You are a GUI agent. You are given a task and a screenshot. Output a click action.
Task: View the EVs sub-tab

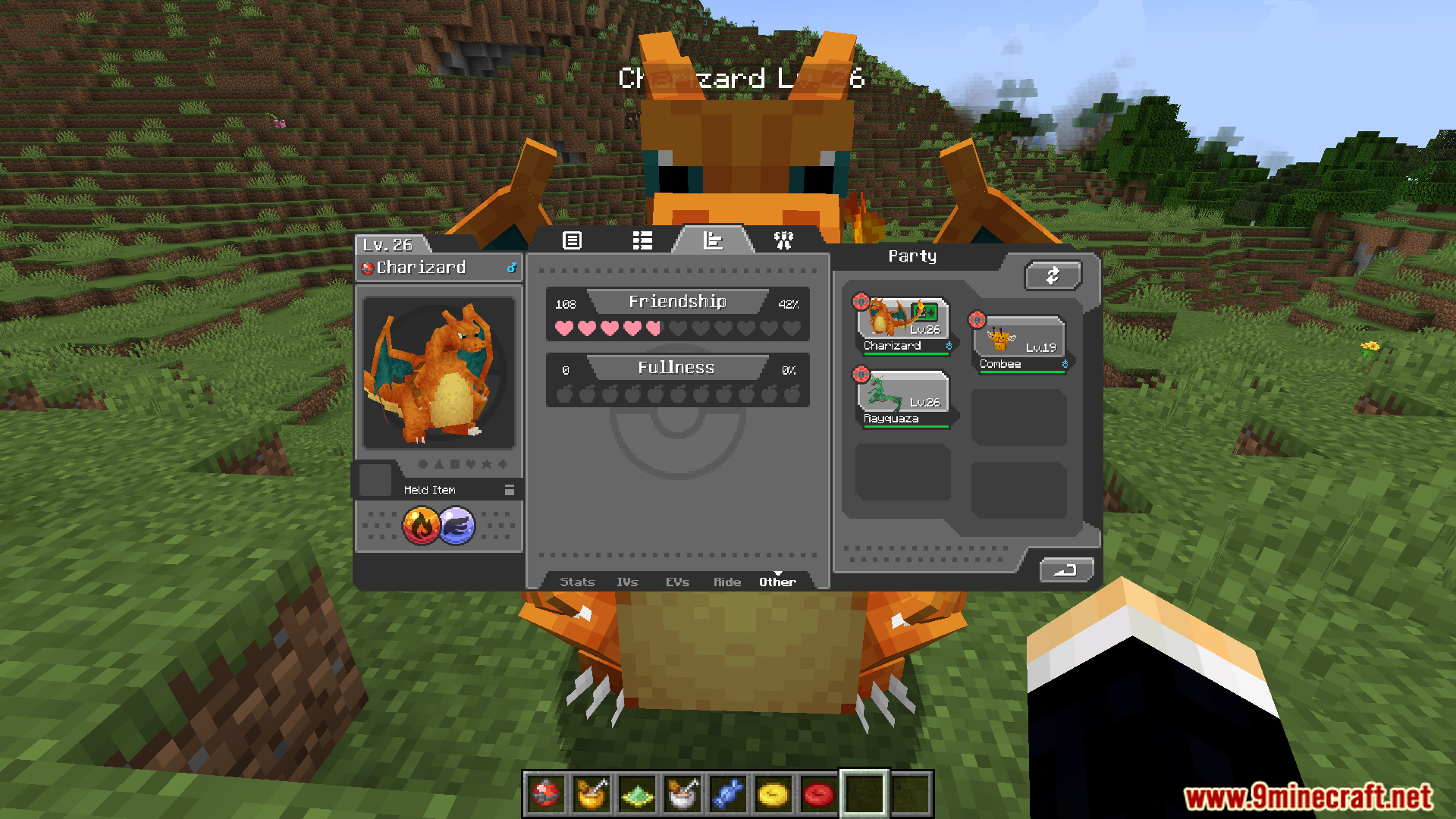coord(677,582)
